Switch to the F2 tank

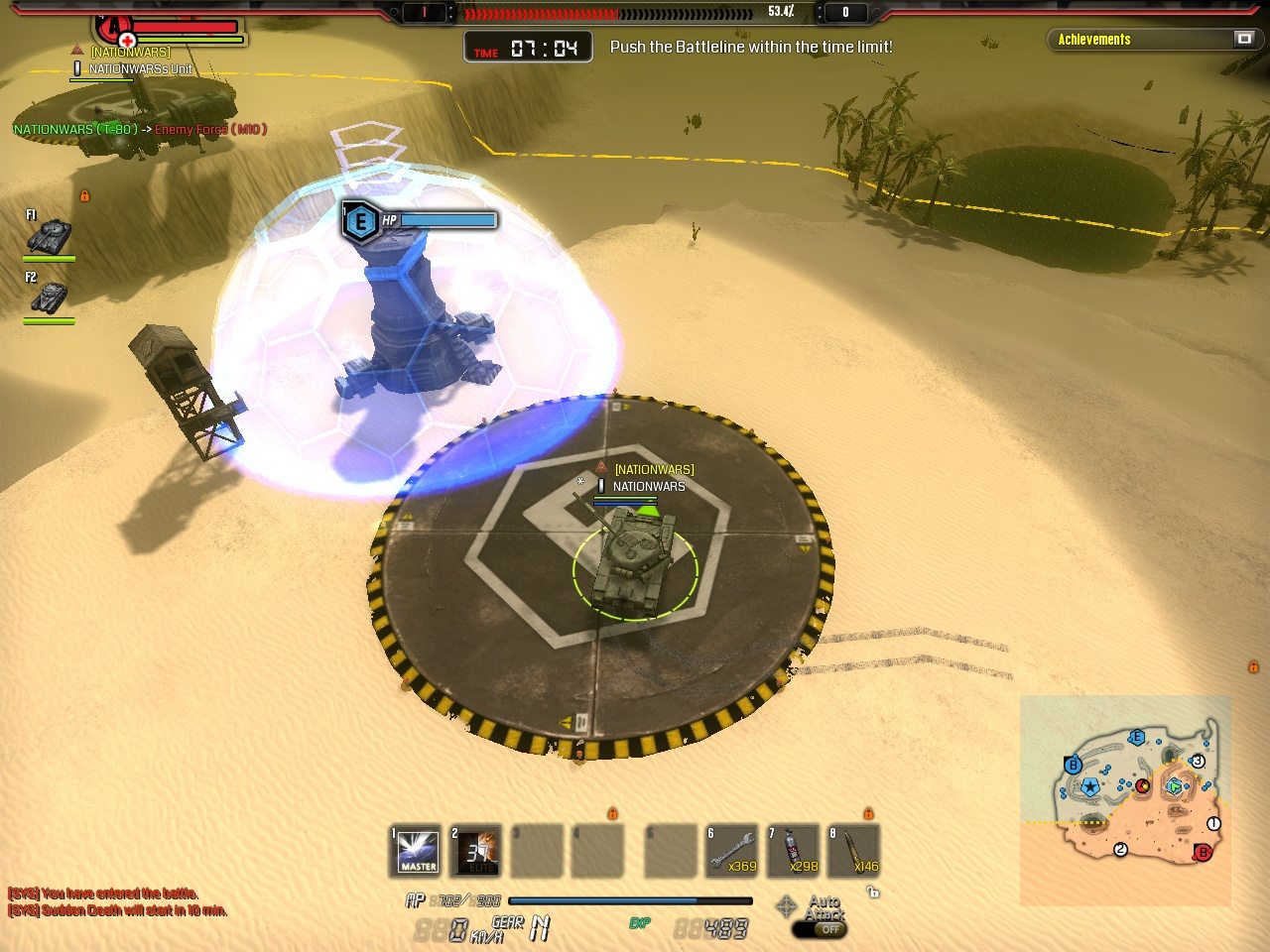(49, 297)
